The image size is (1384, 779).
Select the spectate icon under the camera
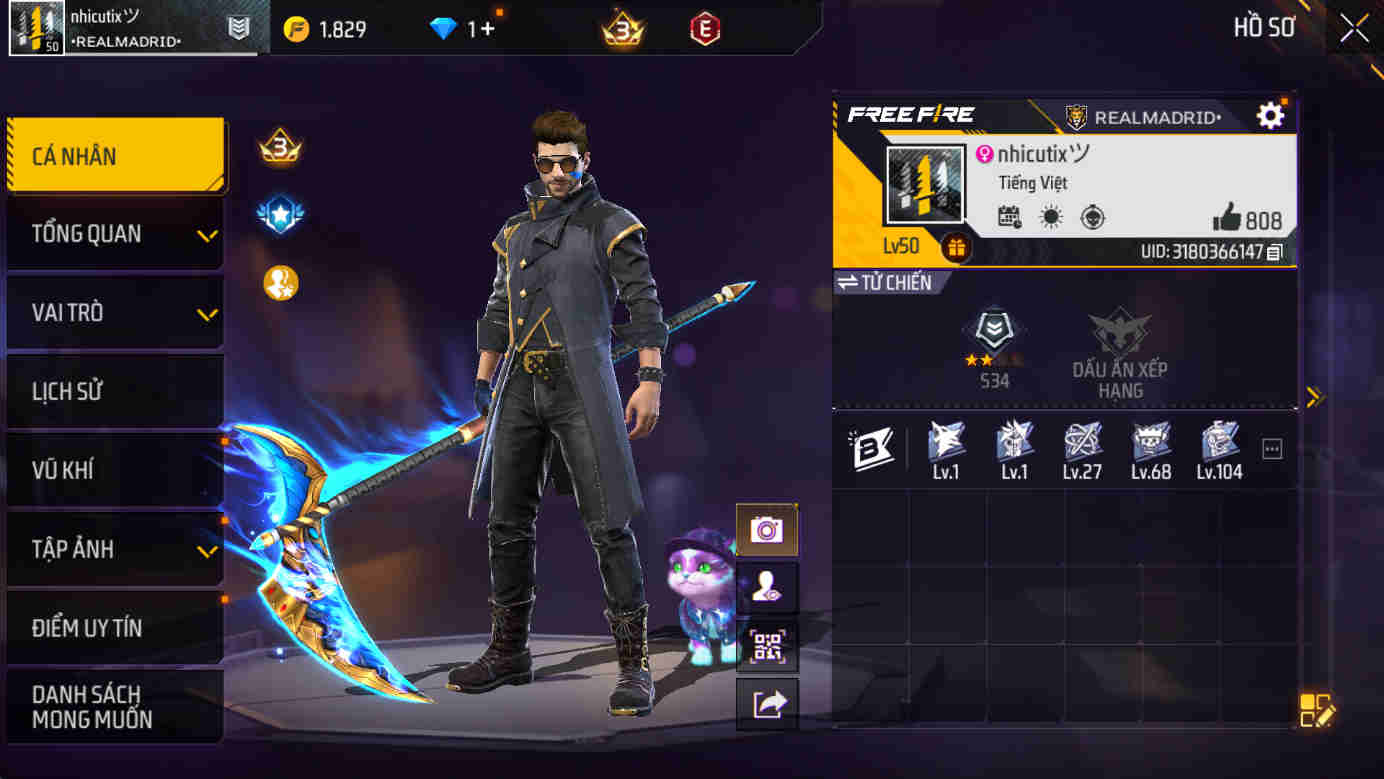(766, 587)
